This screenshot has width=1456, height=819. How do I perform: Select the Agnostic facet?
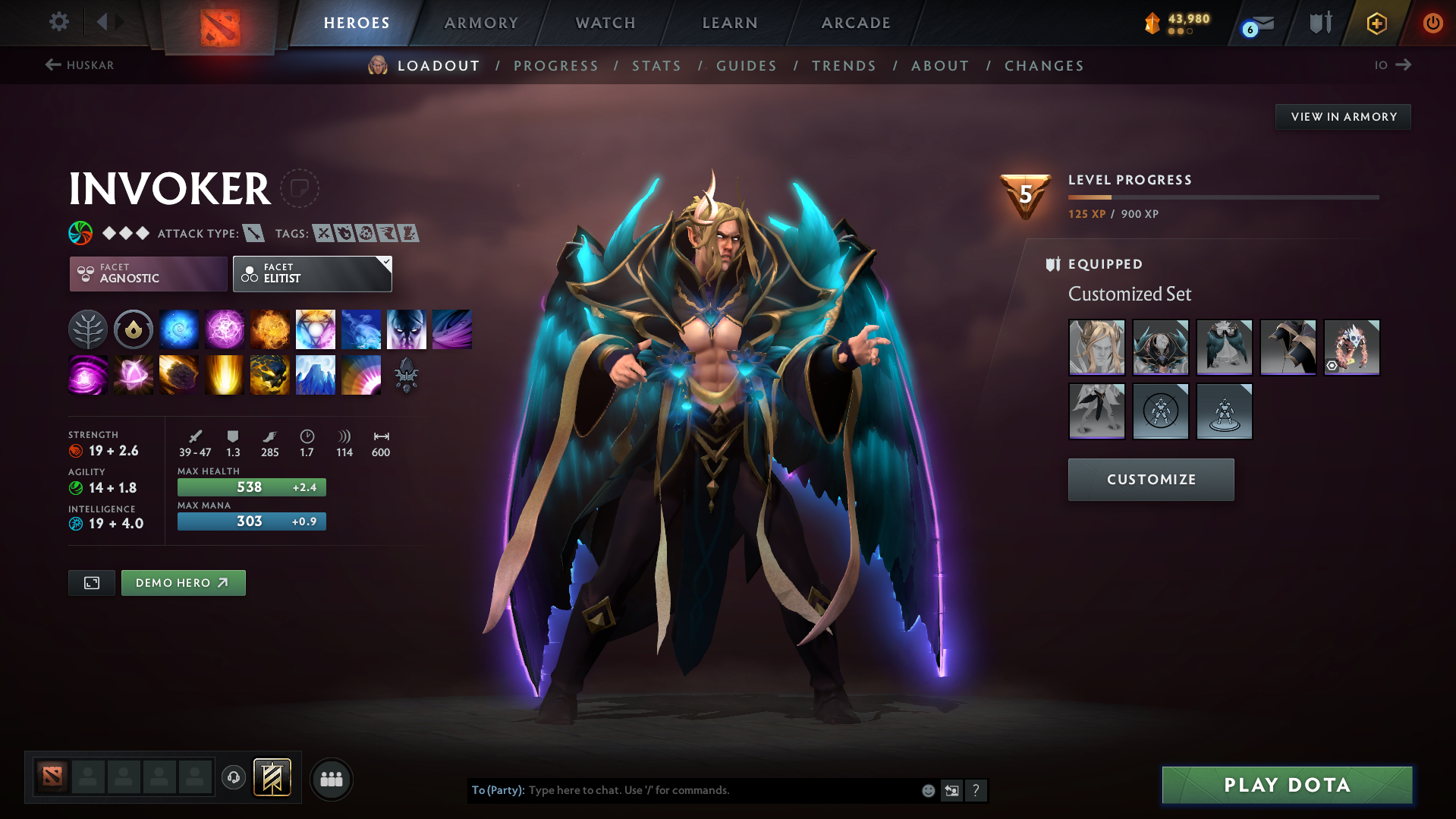[x=148, y=274]
